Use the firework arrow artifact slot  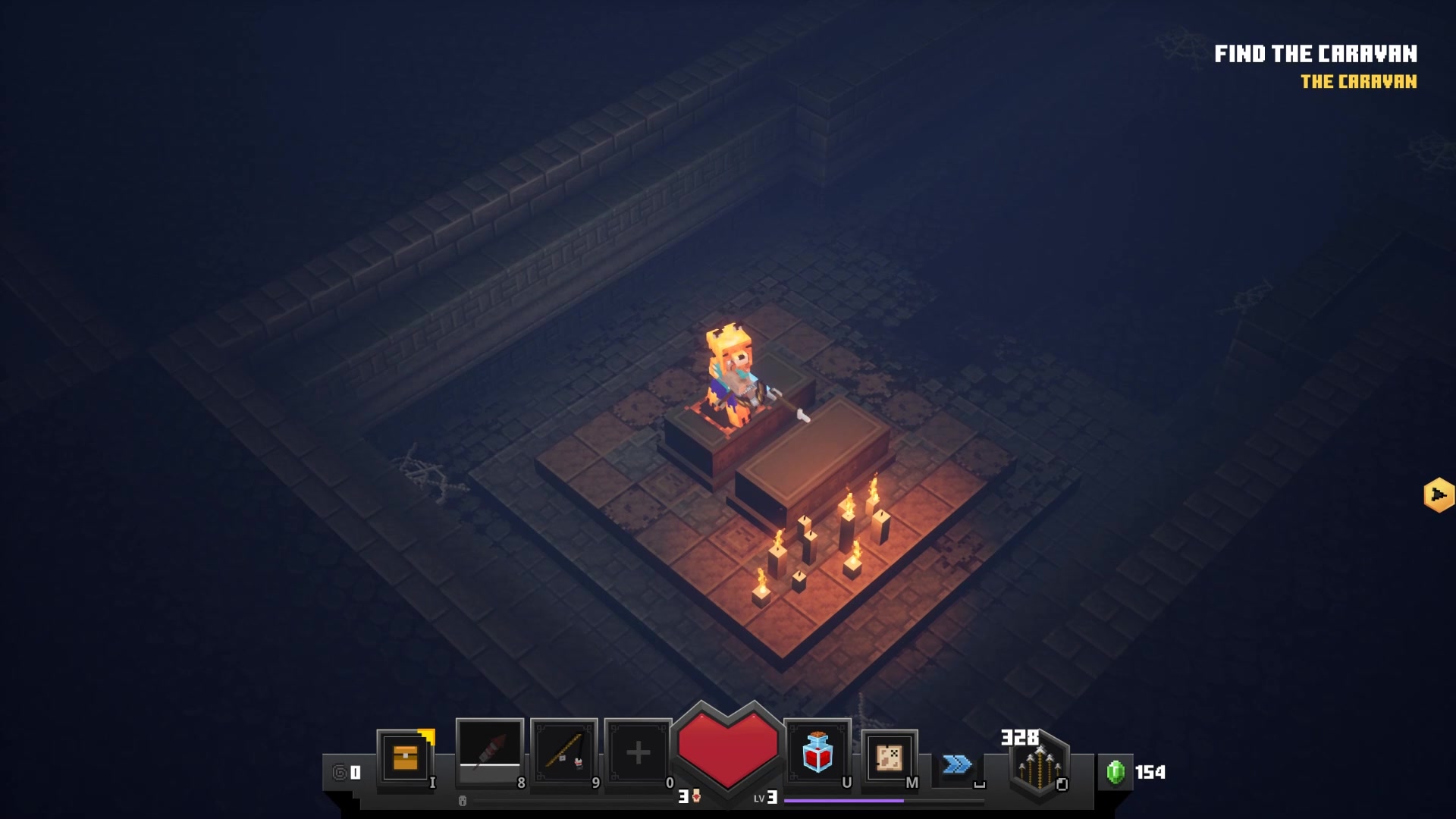click(x=489, y=751)
